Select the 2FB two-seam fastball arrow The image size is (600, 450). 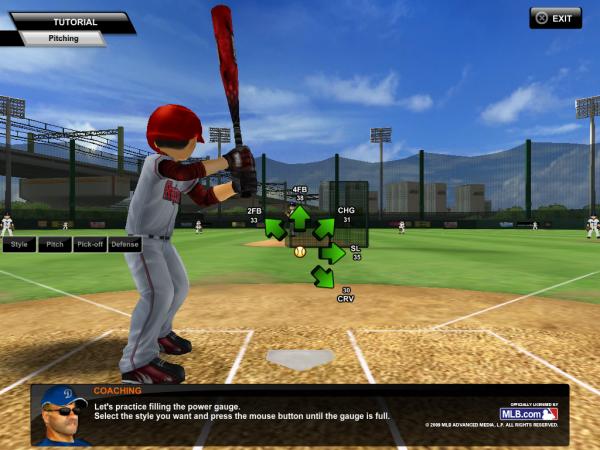(276, 230)
